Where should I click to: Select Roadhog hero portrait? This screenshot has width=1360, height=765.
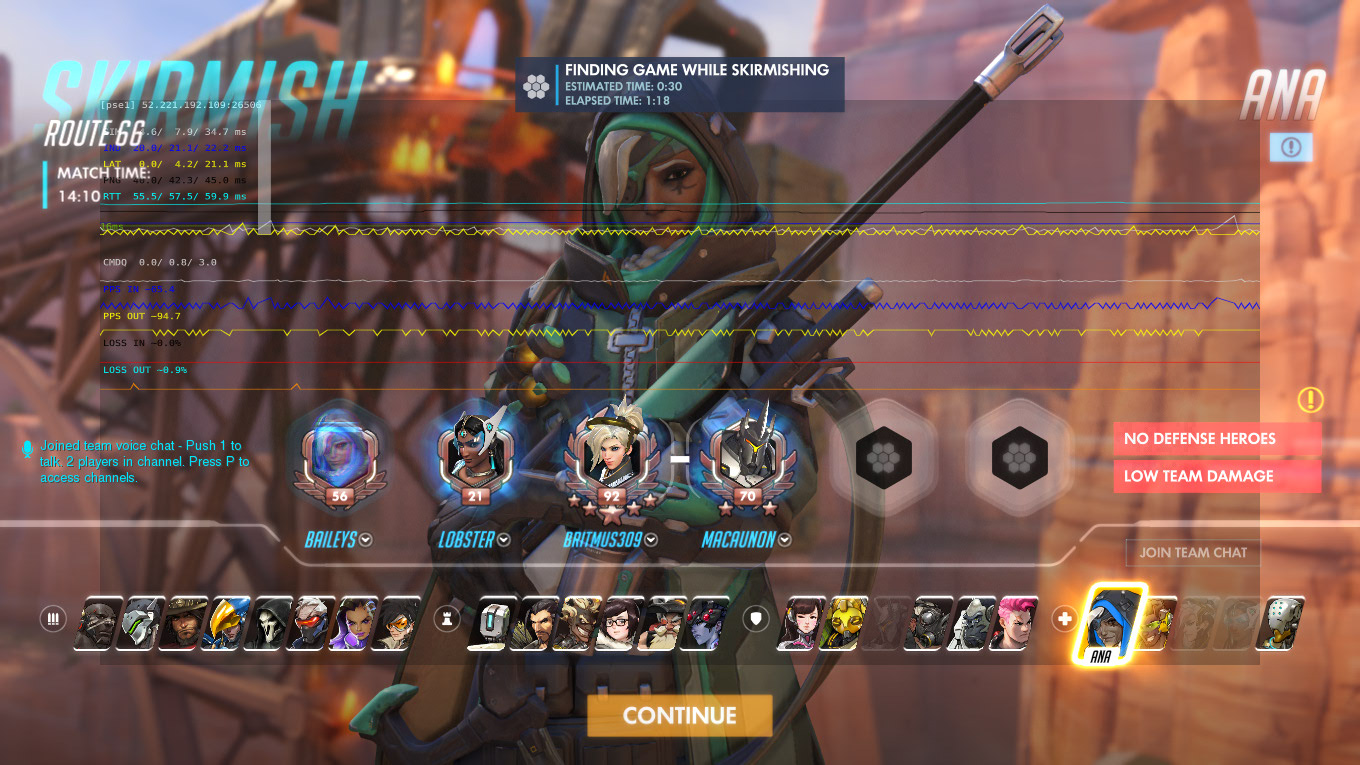(x=929, y=622)
